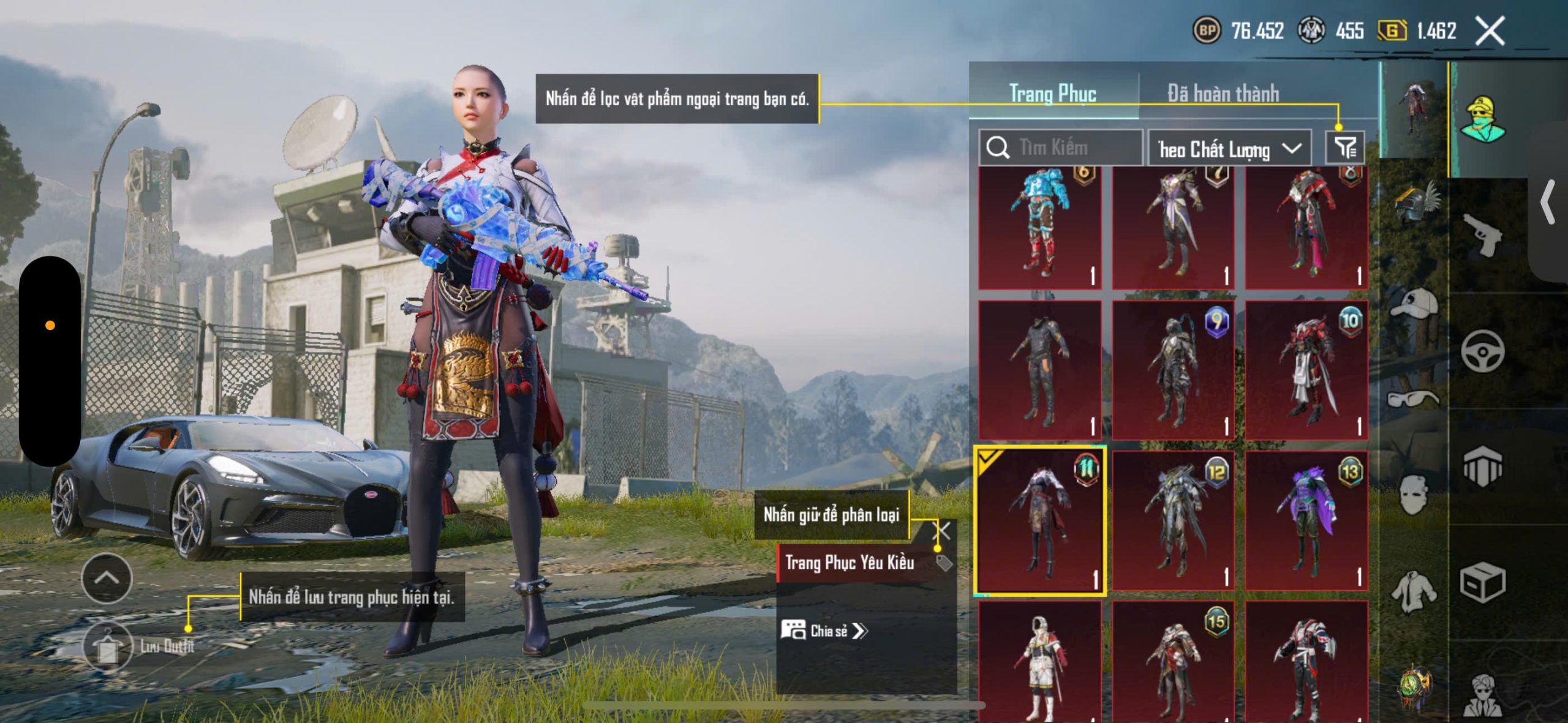
Task: Click the round up-arrow expand button
Action: coord(107,579)
